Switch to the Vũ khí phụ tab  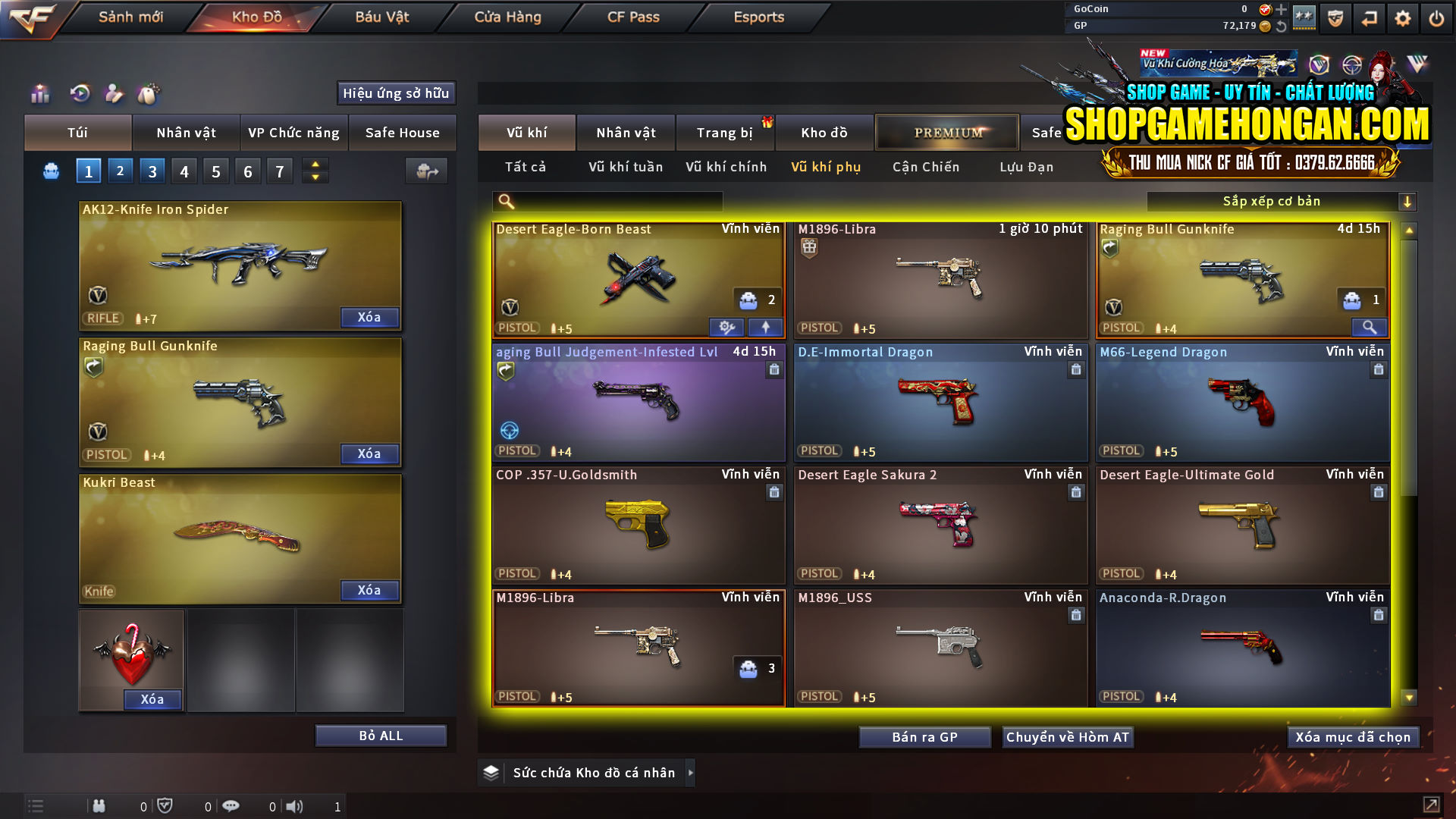pyautogui.click(x=827, y=167)
